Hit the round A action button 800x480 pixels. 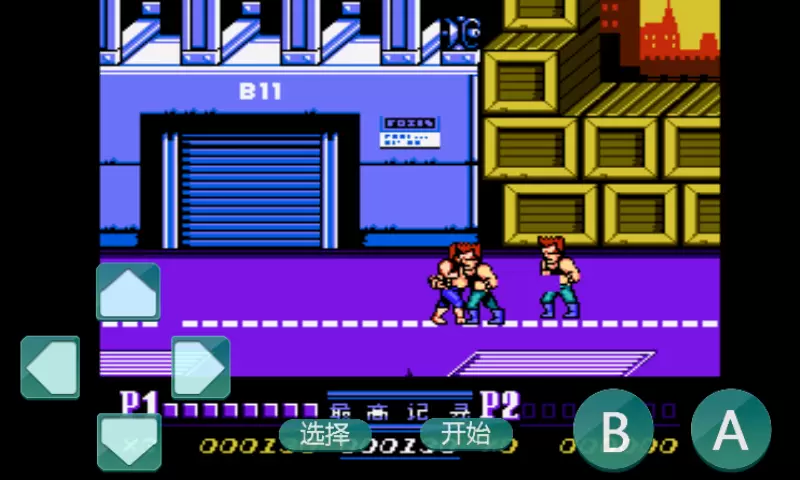point(731,430)
